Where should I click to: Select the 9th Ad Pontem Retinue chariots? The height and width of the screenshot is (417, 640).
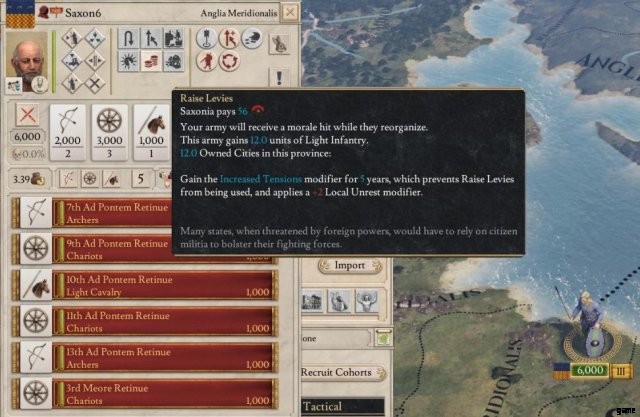tap(140, 249)
